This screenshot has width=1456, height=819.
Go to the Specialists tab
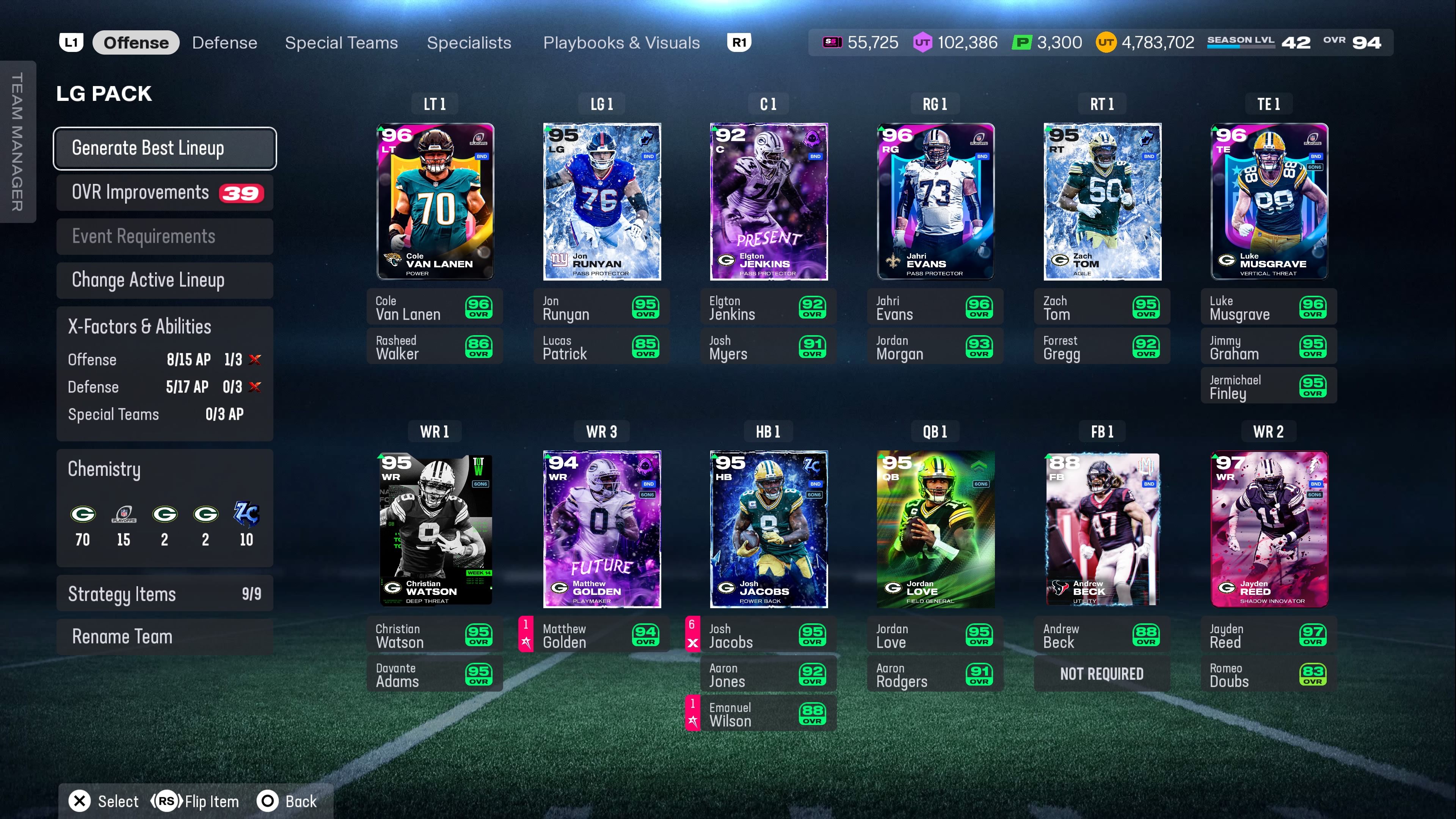[469, 43]
